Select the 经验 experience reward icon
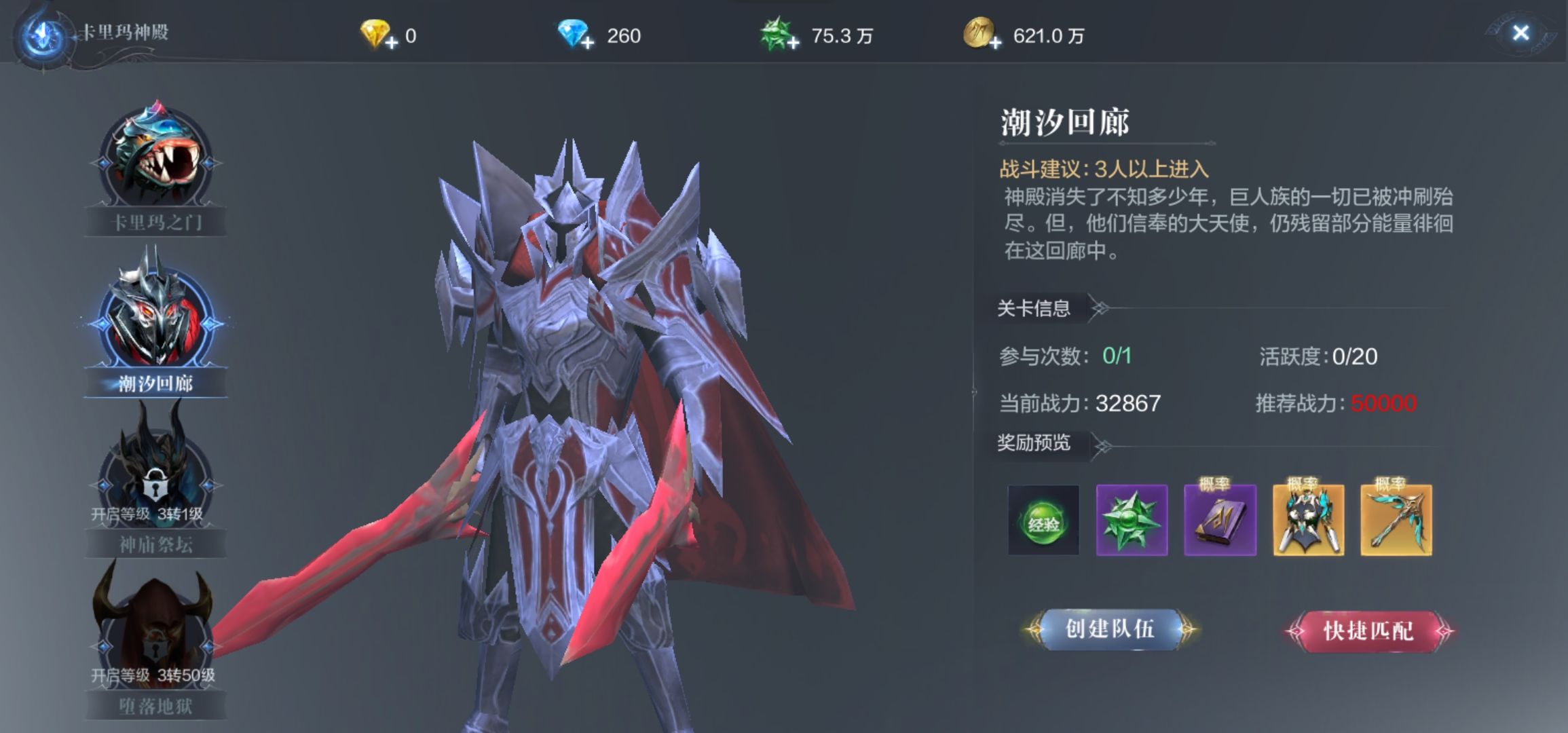Viewport: 1568px width, 733px height. pos(1043,520)
